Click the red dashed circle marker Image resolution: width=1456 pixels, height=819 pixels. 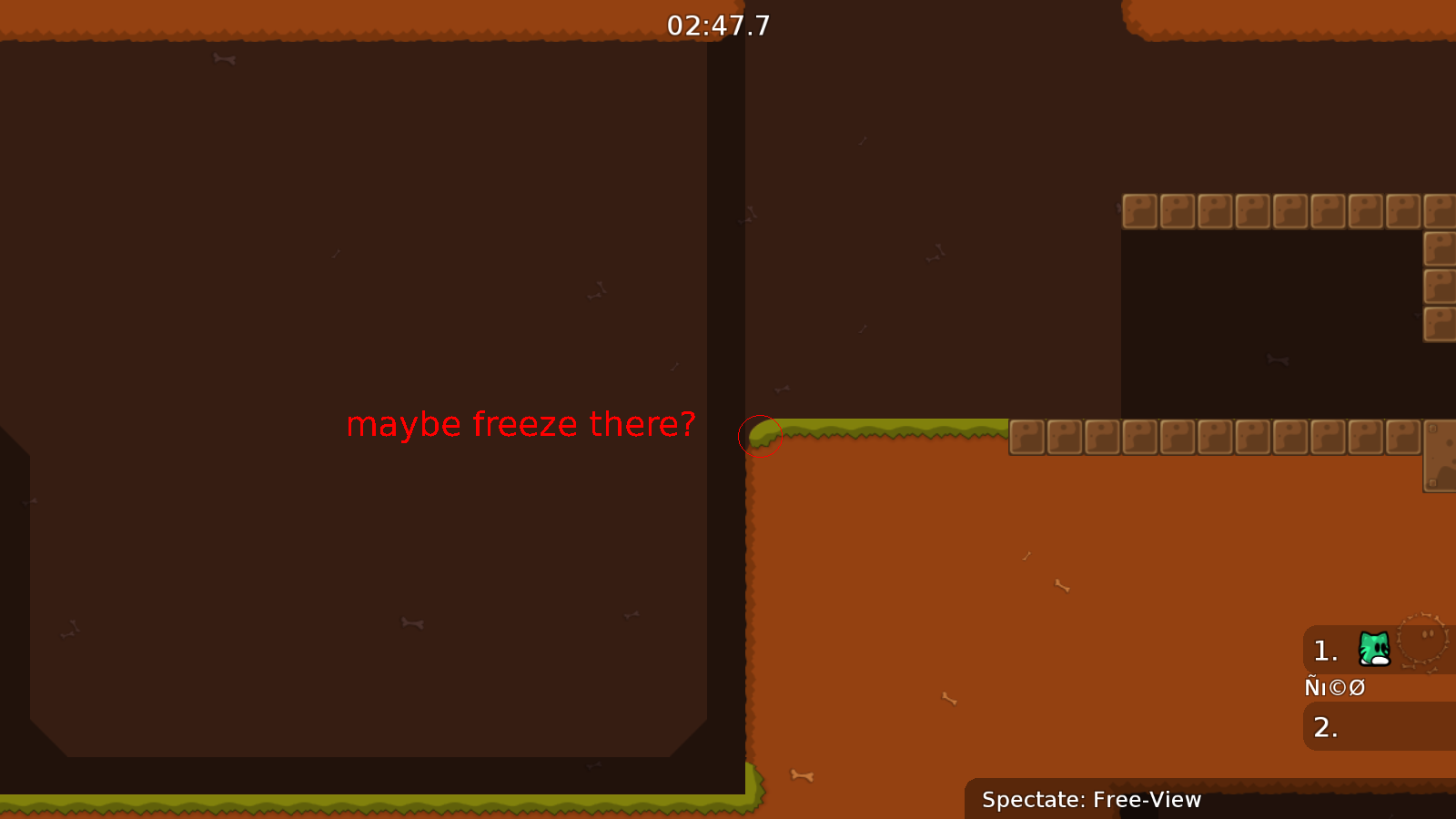click(762, 435)
